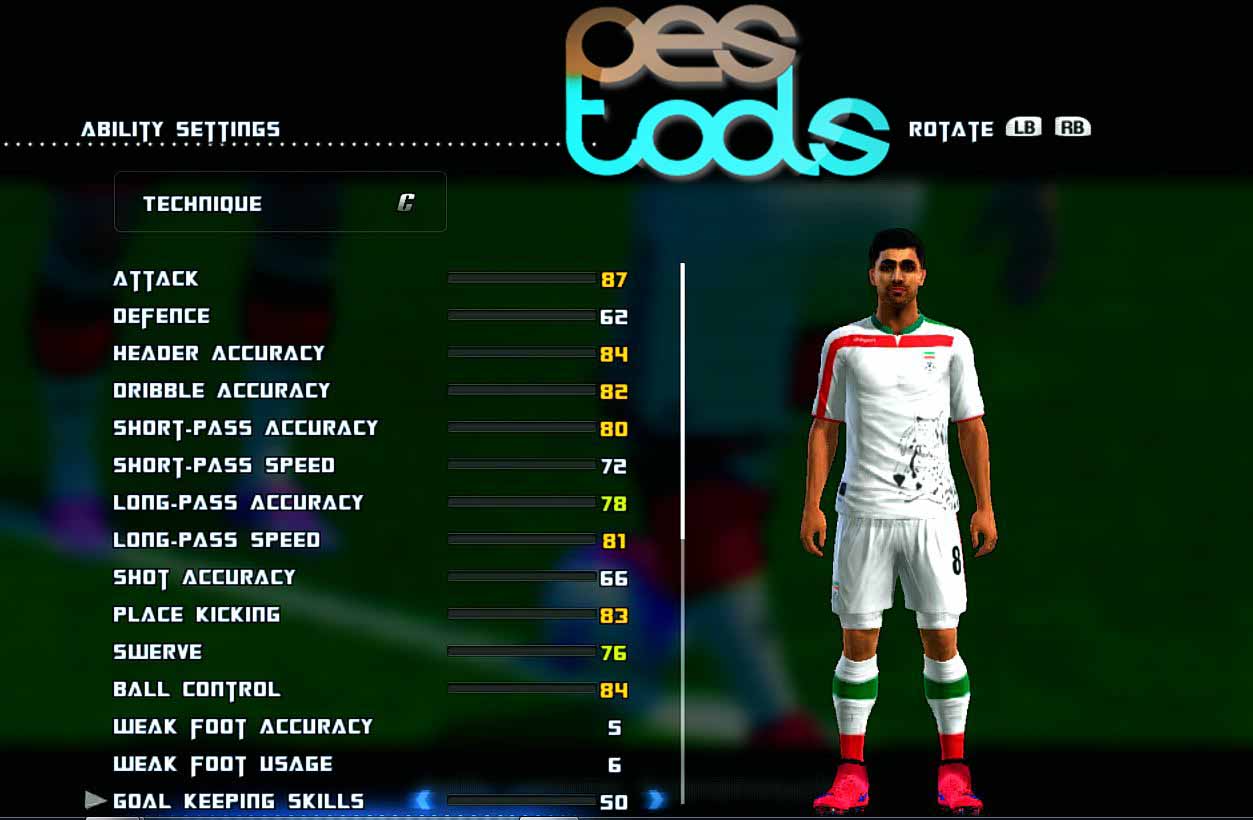Screen dimensions: 1253x820
Task: Select the Ball Control row
Action: [x=197, y=690]
